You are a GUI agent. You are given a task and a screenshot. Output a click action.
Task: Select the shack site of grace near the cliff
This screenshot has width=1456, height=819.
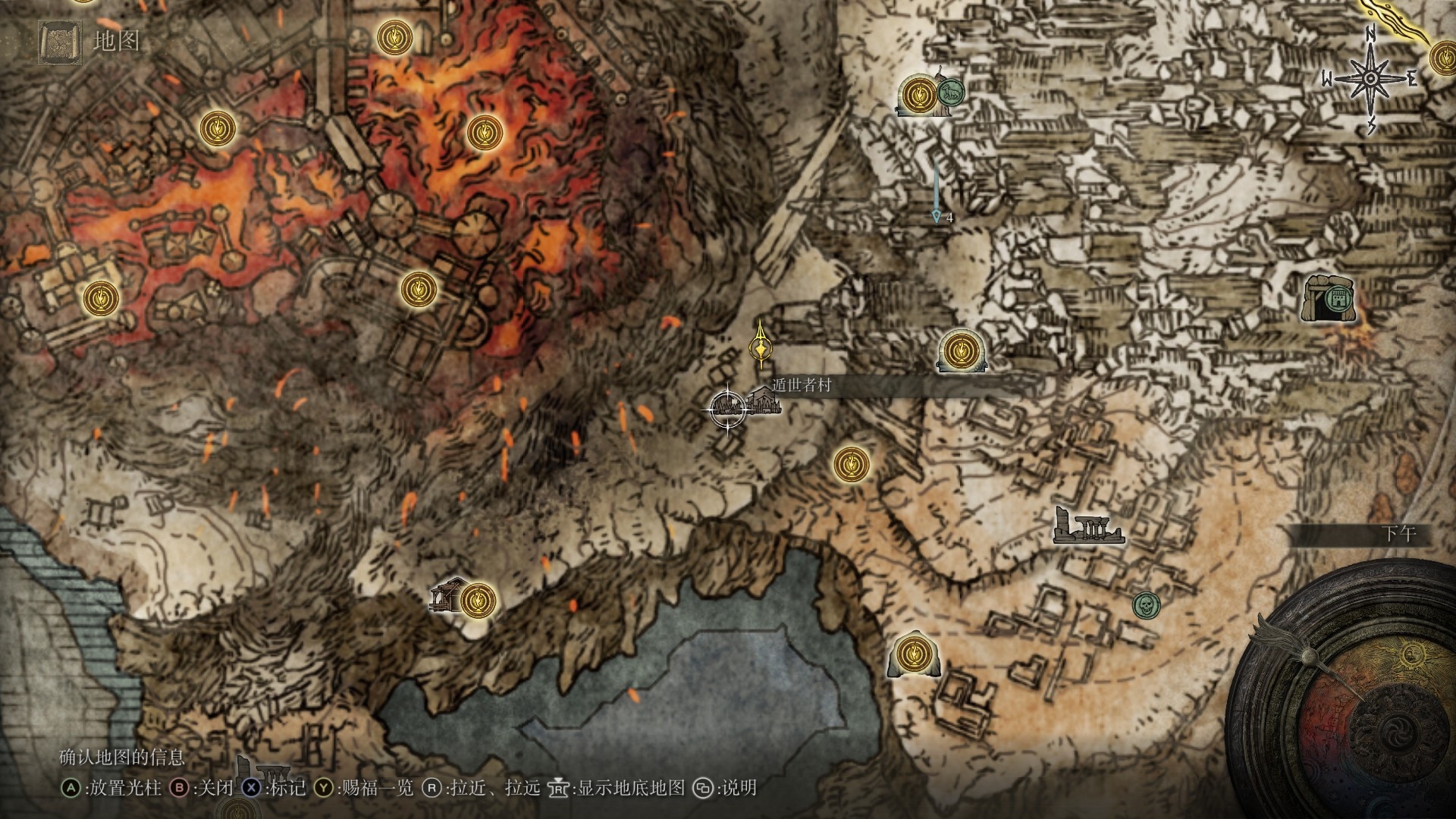tap(477, 599)
